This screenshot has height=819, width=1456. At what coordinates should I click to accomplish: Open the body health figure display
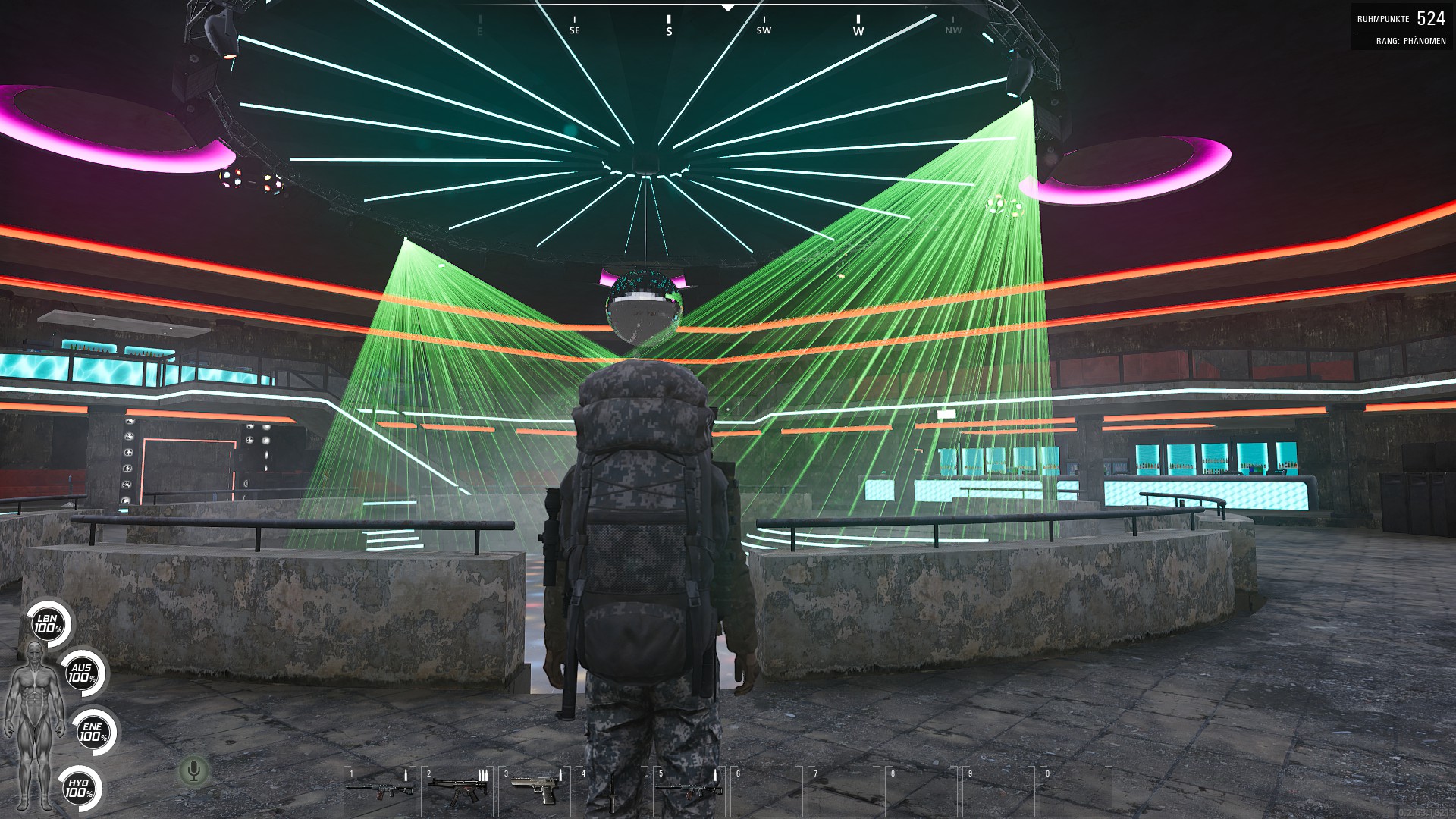coord(33,724)
